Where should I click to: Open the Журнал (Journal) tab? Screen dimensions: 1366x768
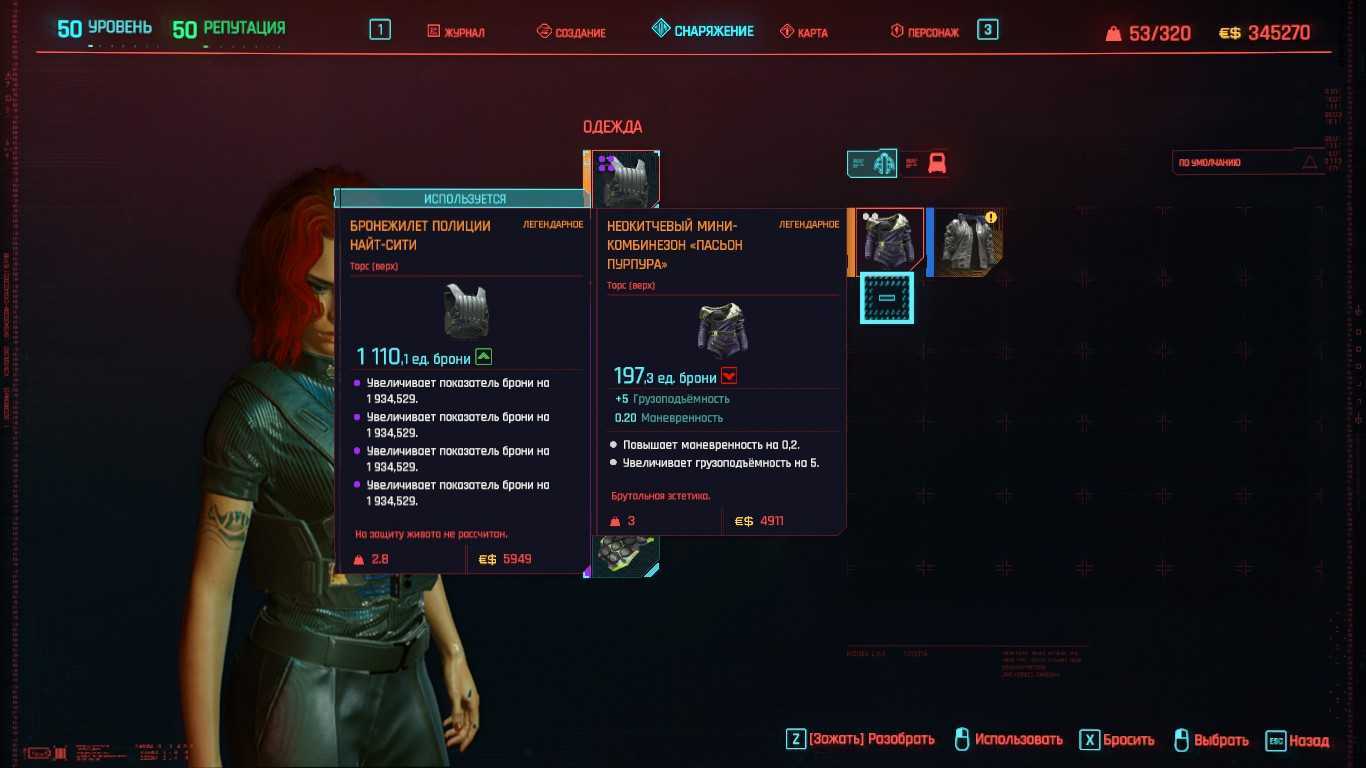[x=456, y=32]
